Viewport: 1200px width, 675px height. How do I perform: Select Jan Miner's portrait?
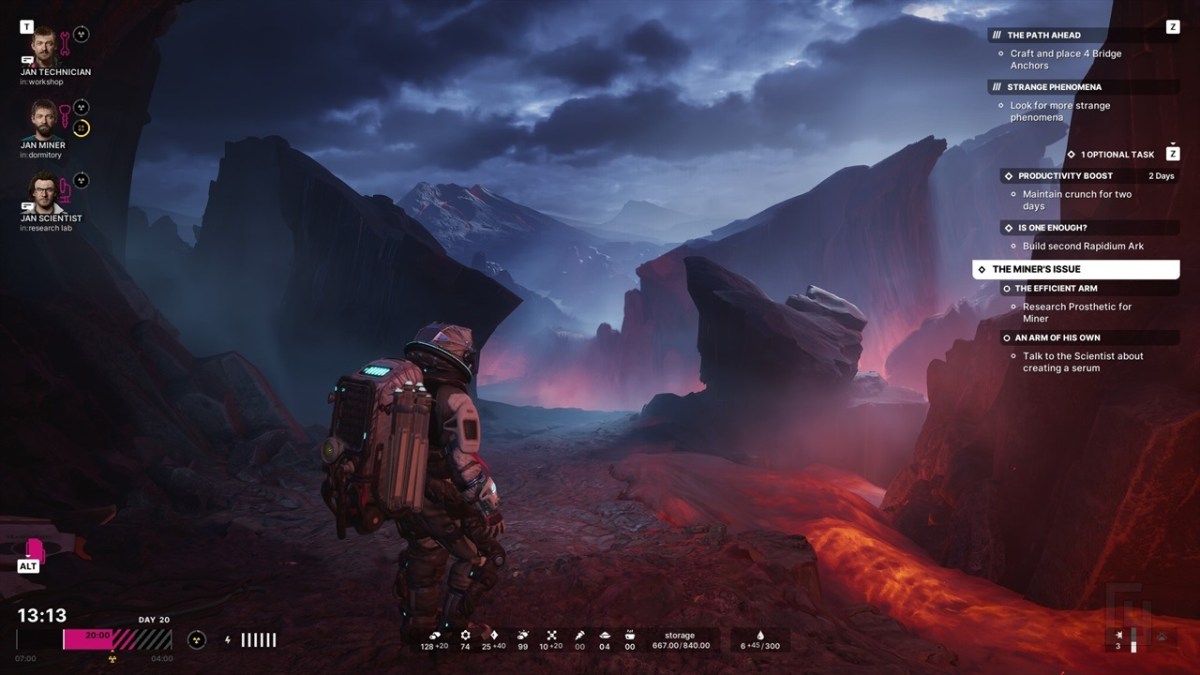coord(44,119)
